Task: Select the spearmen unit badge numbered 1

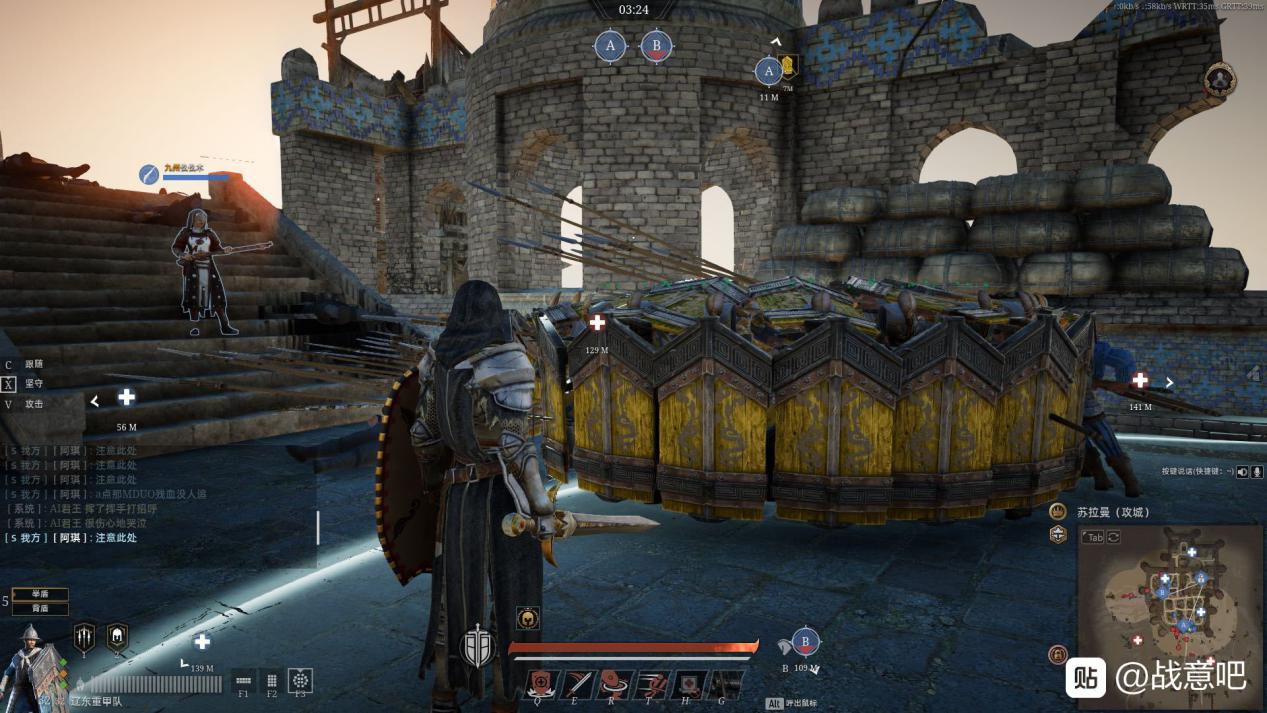Action: [85, 637]
